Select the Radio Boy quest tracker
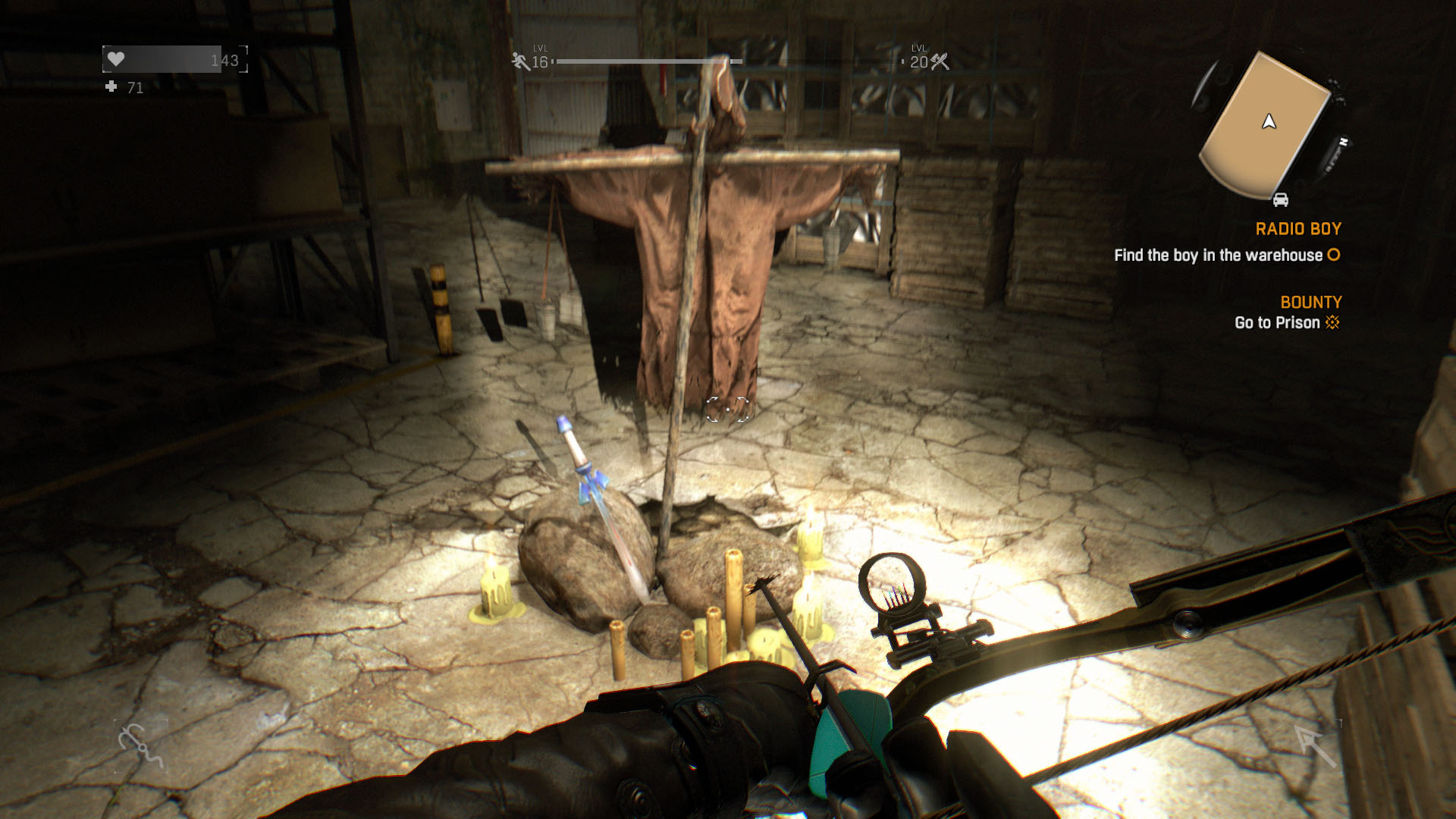The height and width of the screenshot is (819, 1456). 1298,229
